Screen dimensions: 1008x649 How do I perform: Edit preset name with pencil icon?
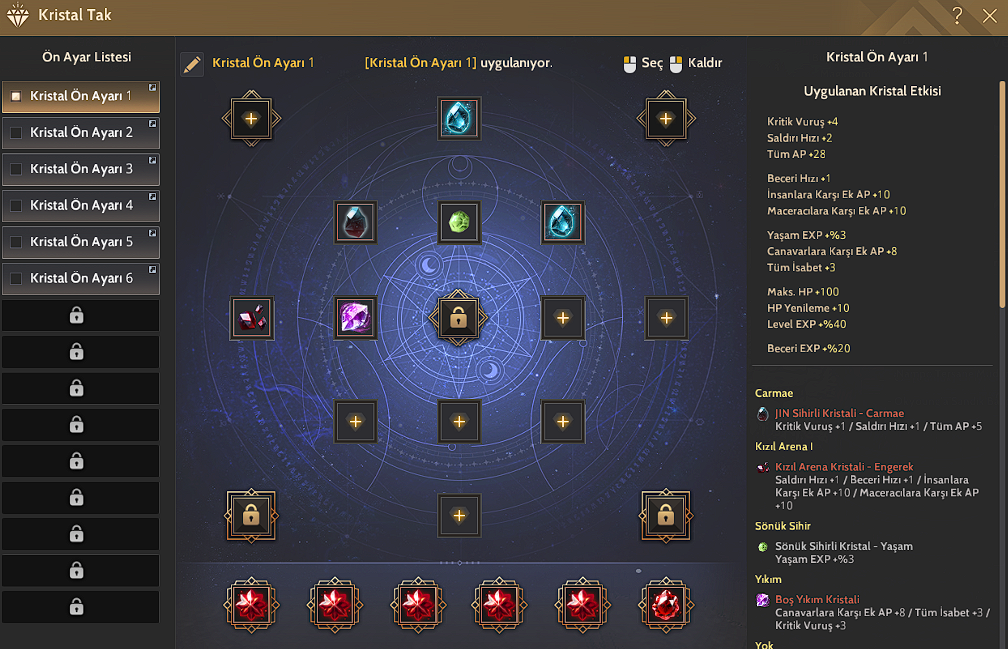click(192, 64)
